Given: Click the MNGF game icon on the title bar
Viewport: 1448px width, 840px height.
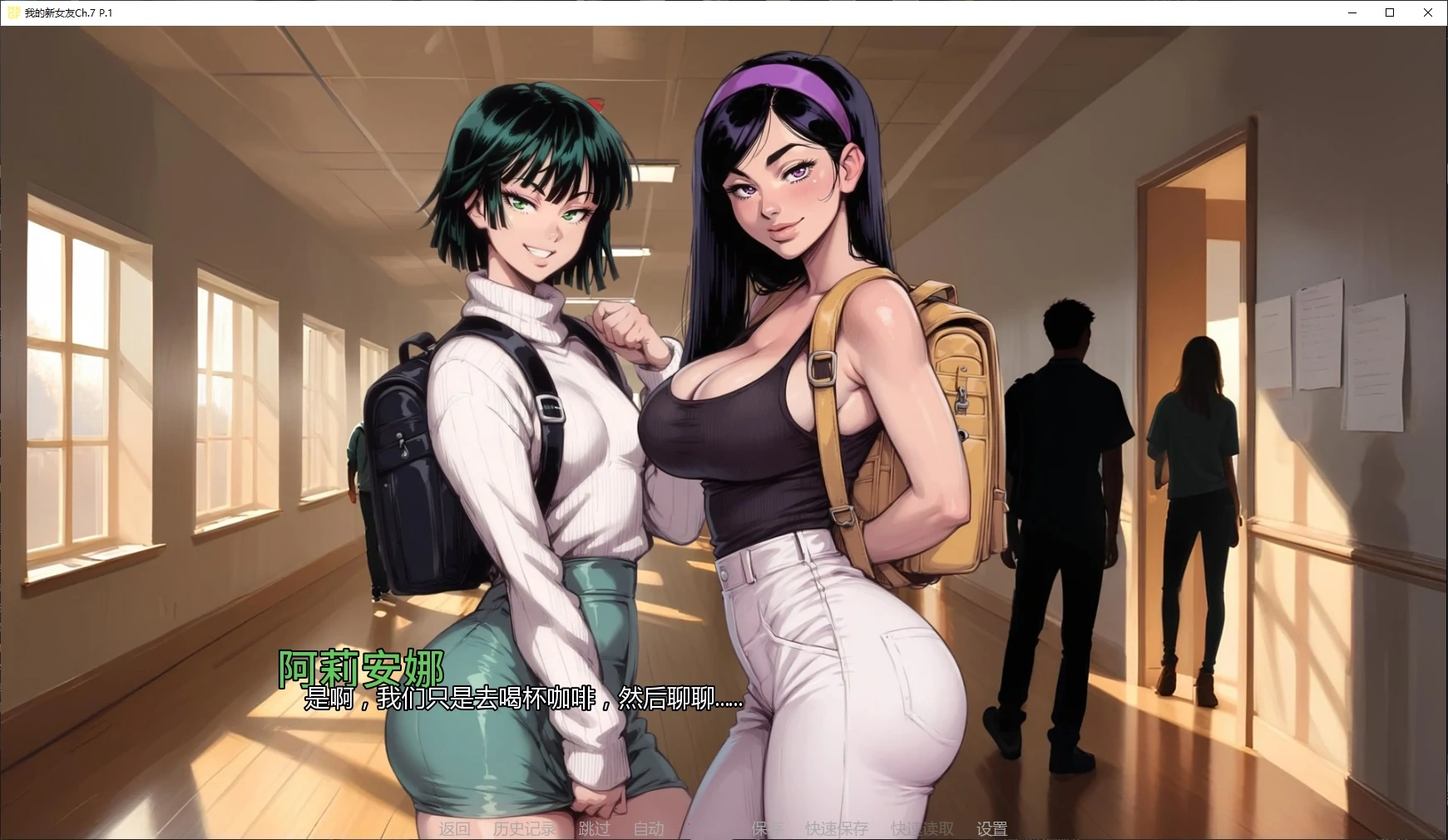Looking at the screenshot, I should click(x=14, y=12).
